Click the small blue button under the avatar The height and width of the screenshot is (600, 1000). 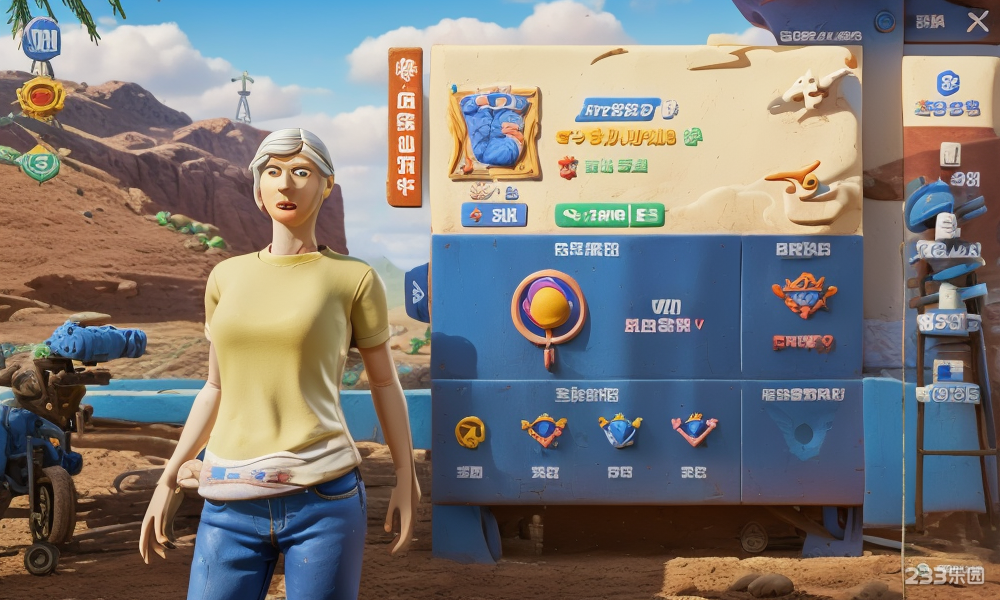tap(494, 214)
